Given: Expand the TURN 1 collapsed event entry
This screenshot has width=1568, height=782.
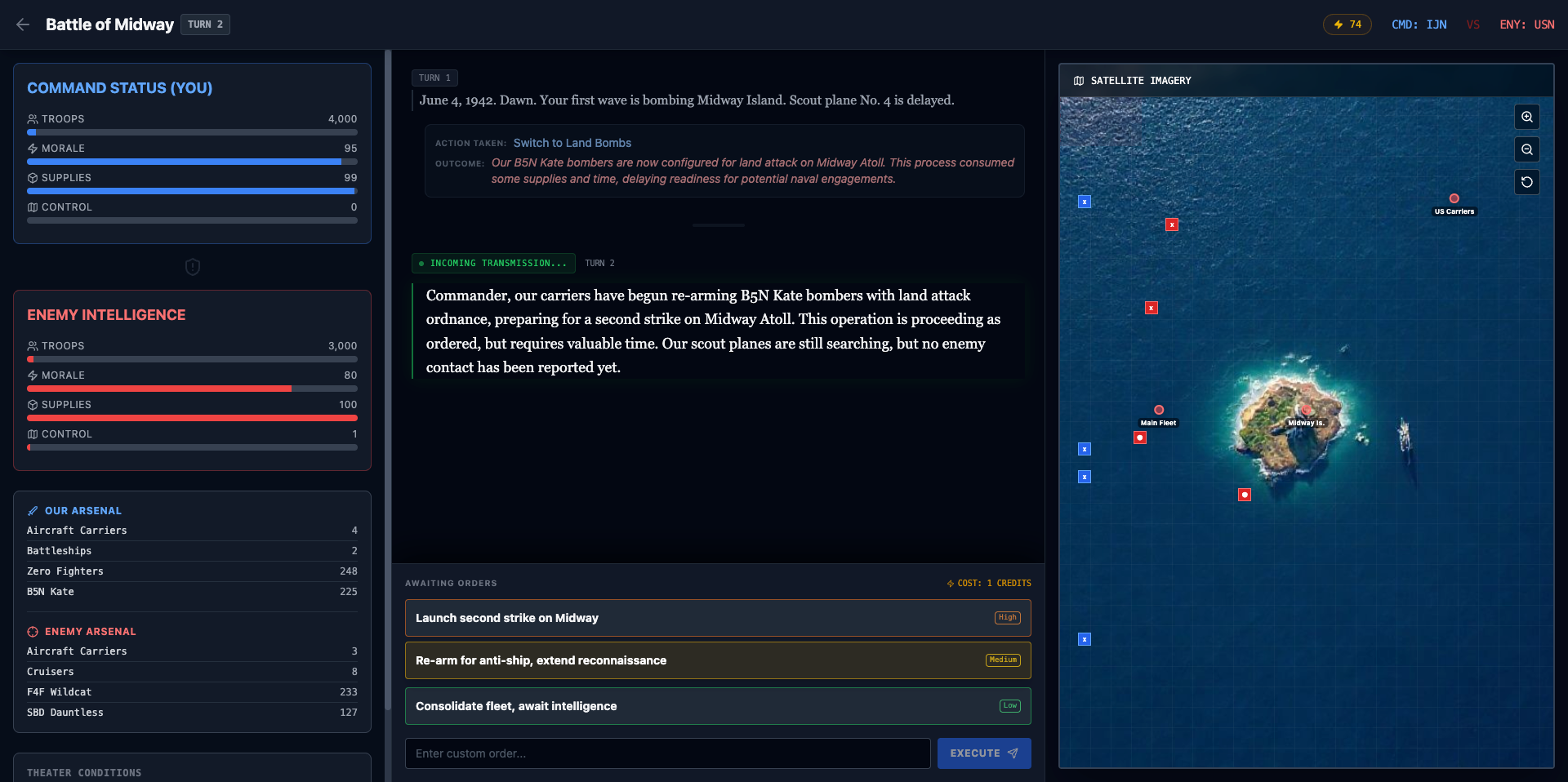Looking at the screenshot, I should 434,78.
